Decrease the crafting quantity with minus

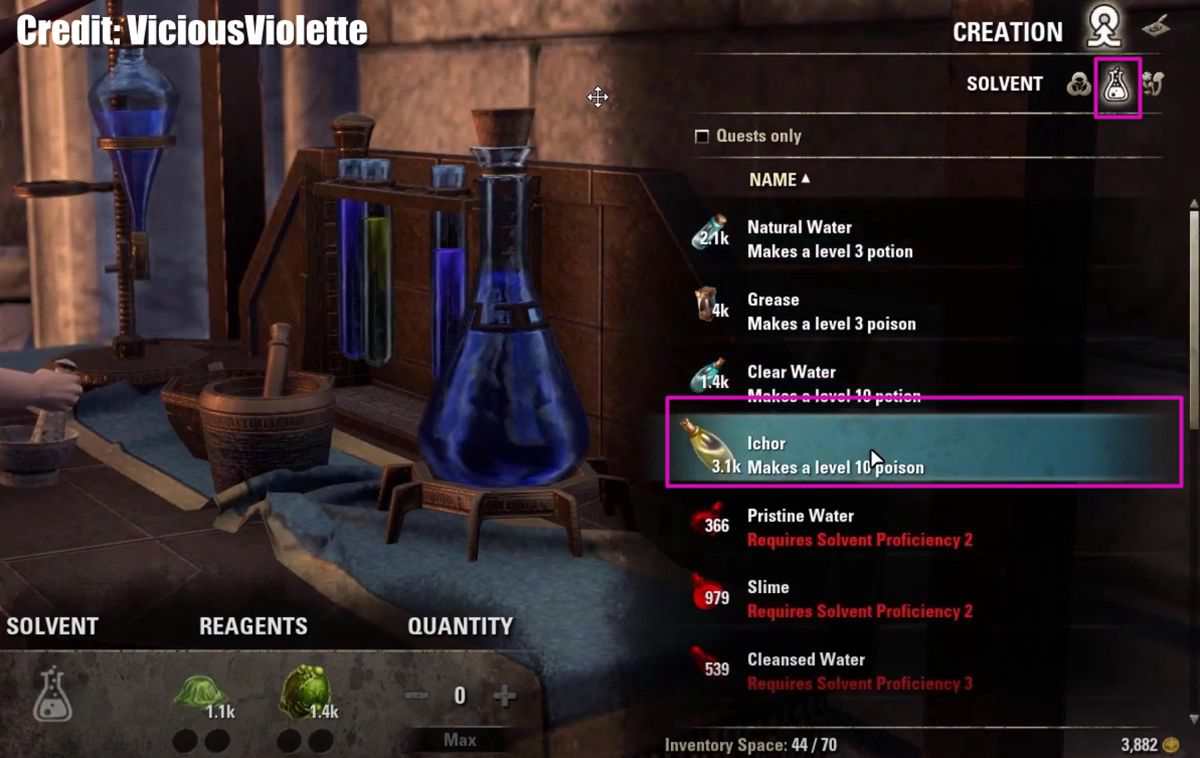416,696
